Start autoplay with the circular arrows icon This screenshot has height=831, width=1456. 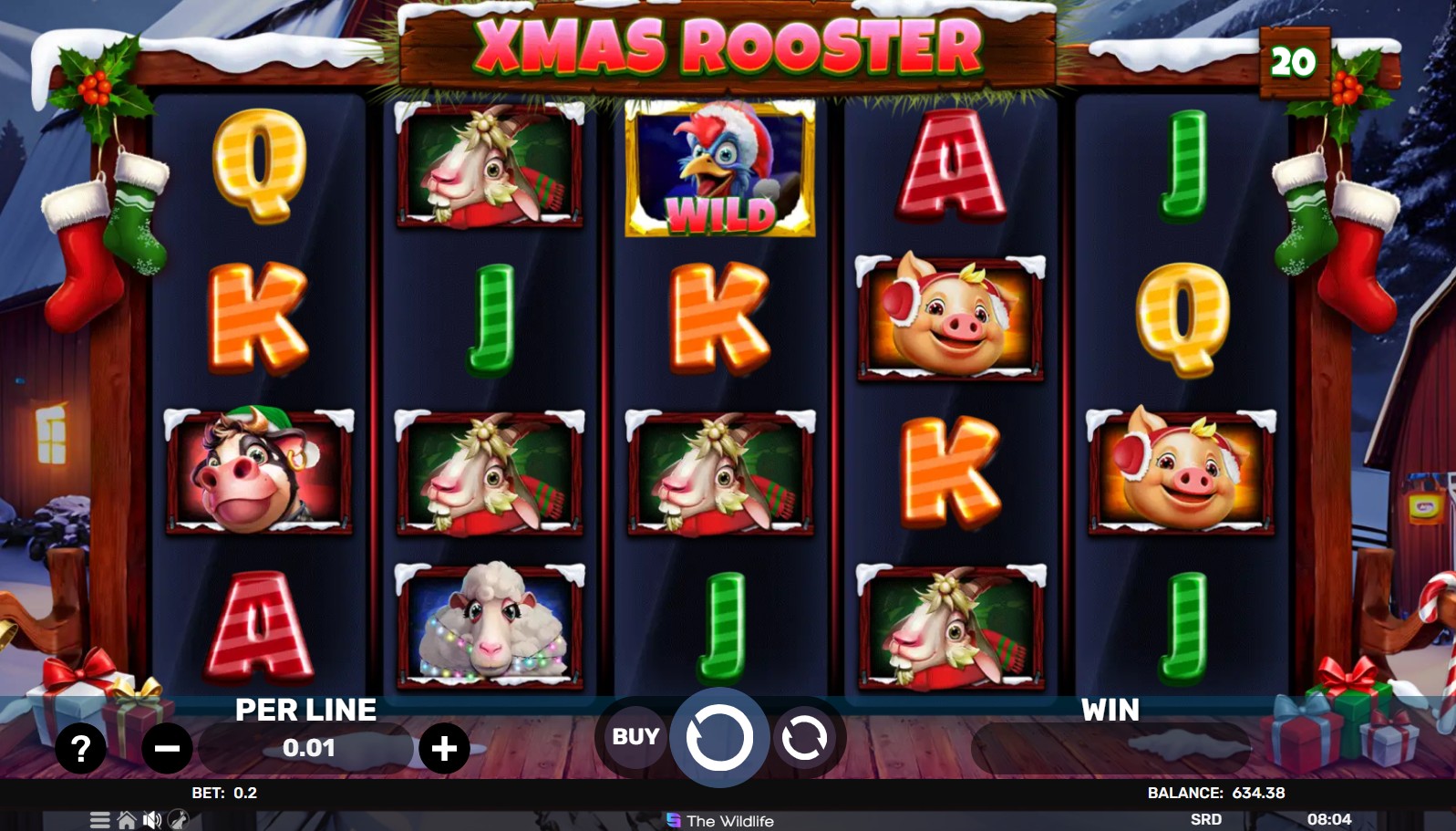click(802, 738)
